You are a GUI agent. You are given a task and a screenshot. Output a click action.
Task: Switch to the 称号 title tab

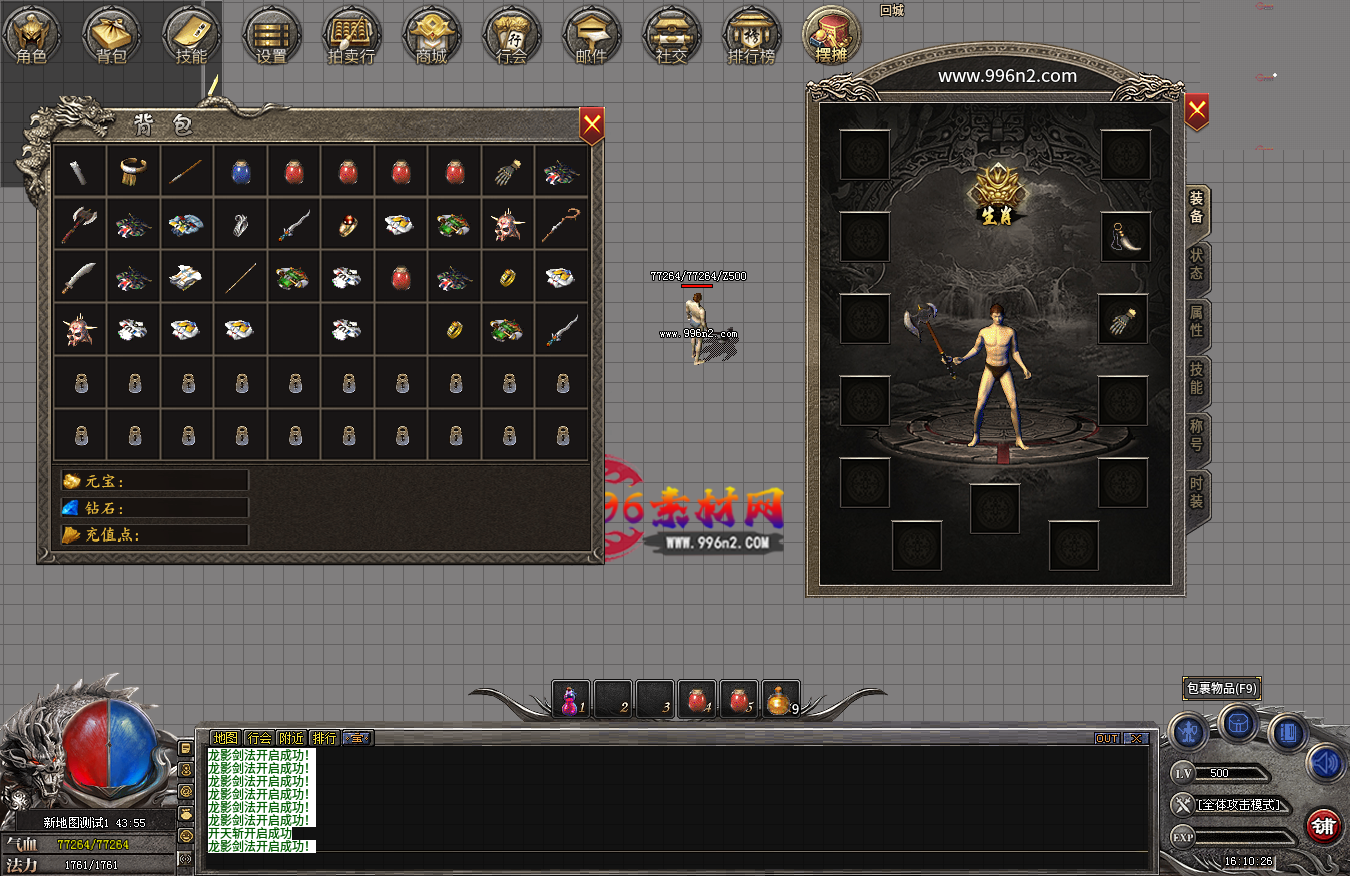tap(1196, 435)
